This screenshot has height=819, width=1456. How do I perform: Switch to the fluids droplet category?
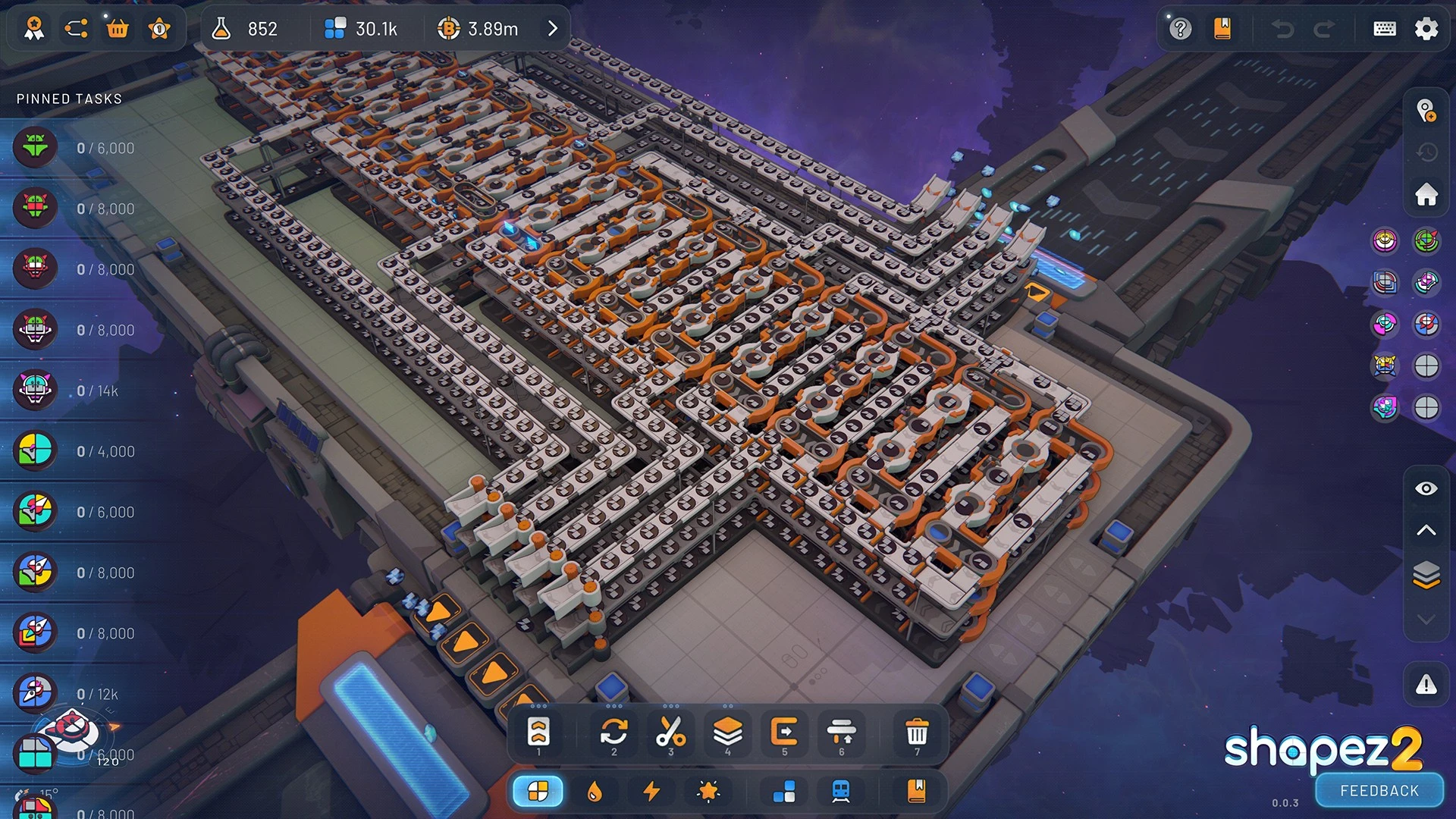pos(595,792)
